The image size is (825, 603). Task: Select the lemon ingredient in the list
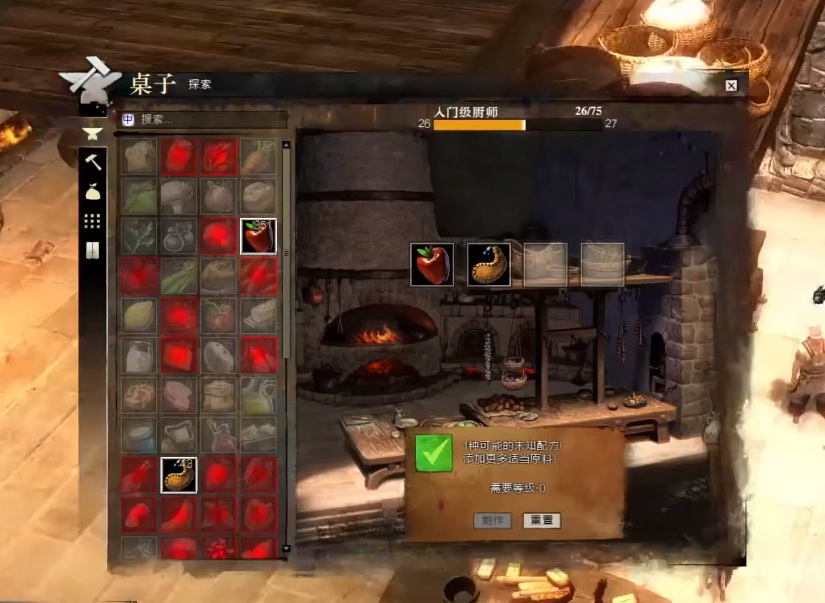(139, 316)
